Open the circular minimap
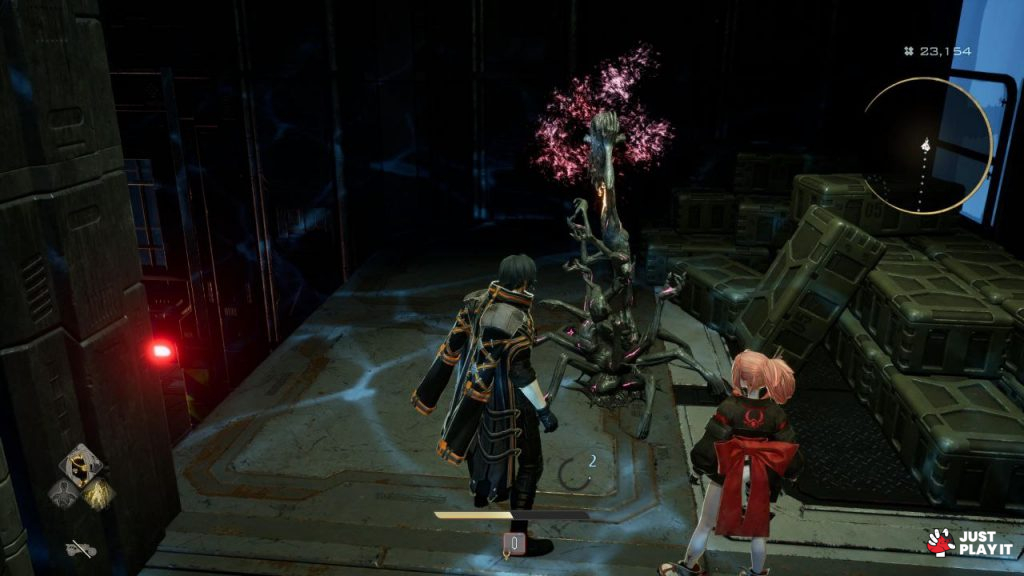The width and height of the screenshot is (1024, 576). point(927,146)
